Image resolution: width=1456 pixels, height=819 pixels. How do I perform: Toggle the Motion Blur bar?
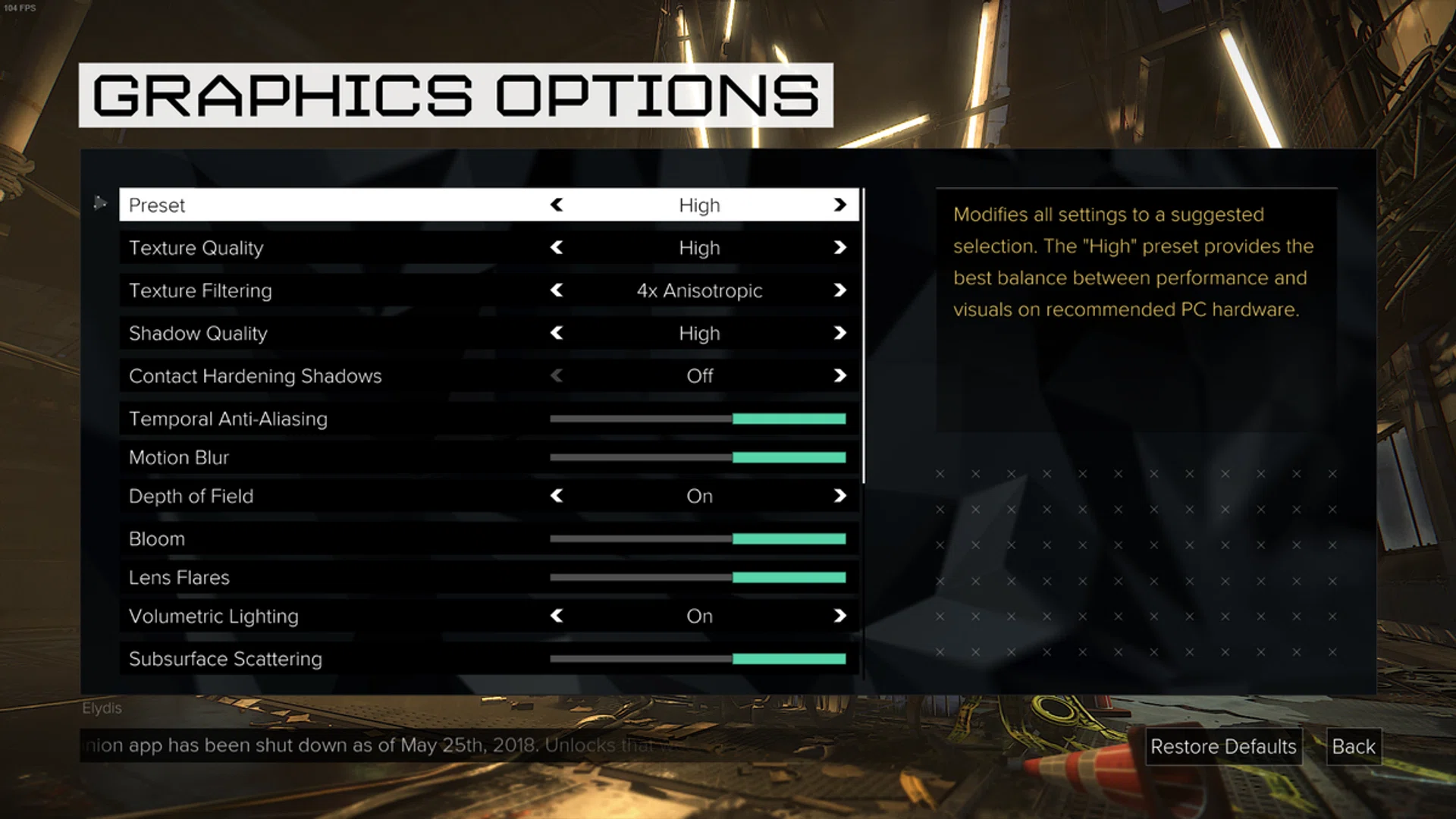pos(698,457)
